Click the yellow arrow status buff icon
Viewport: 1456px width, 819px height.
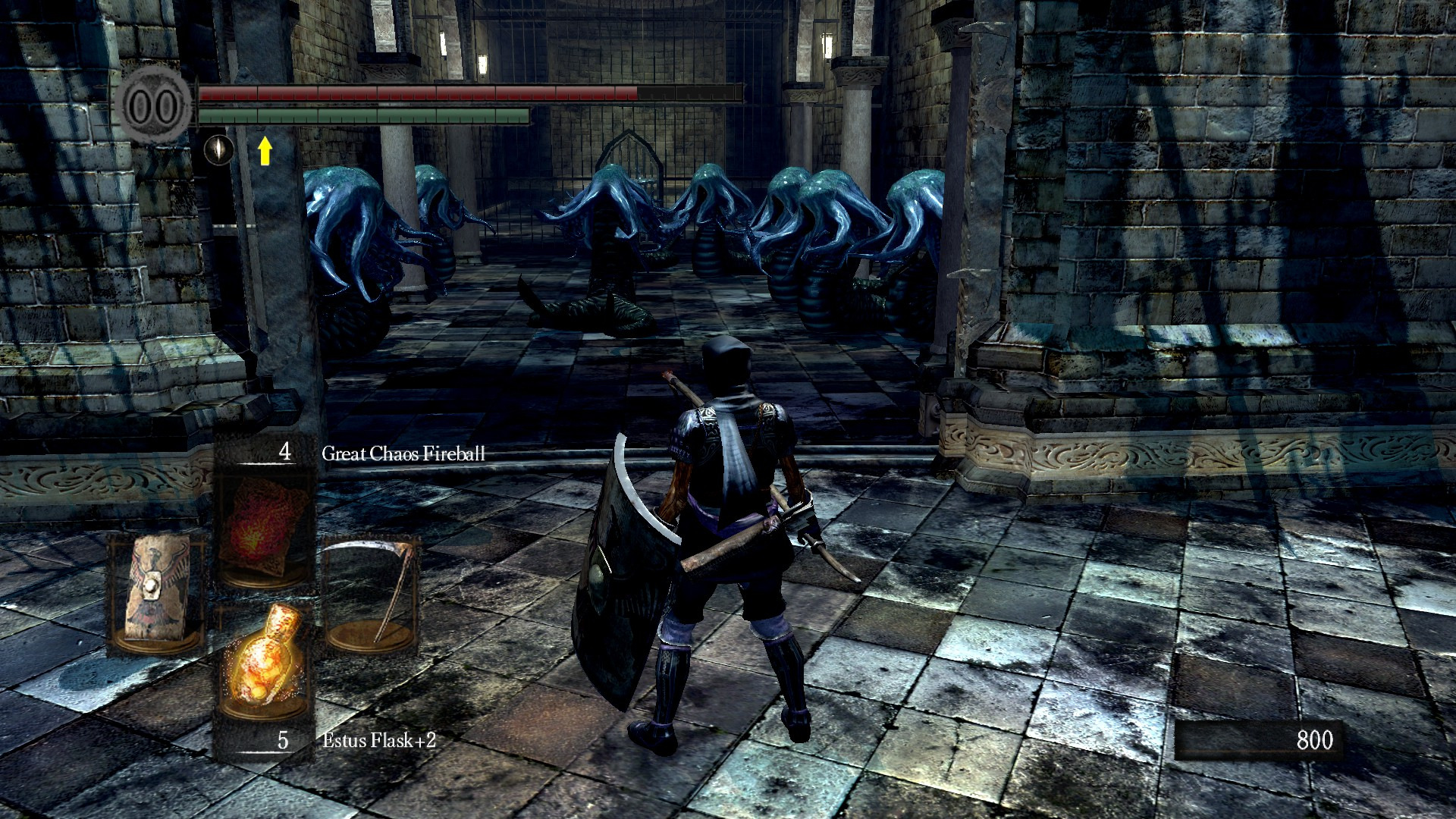tap(265, 150)
